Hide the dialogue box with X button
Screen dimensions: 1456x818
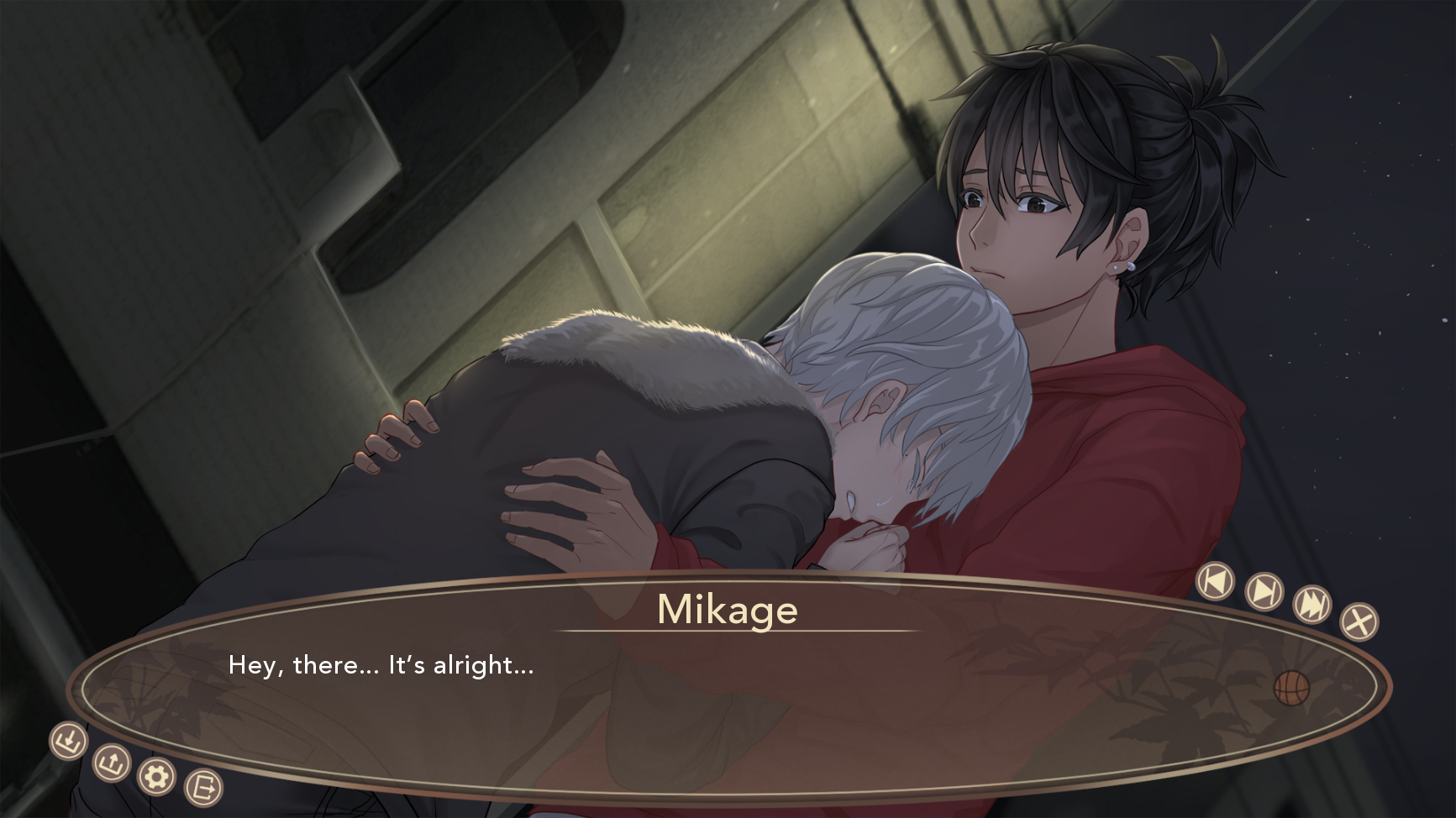click(1359, 621)
